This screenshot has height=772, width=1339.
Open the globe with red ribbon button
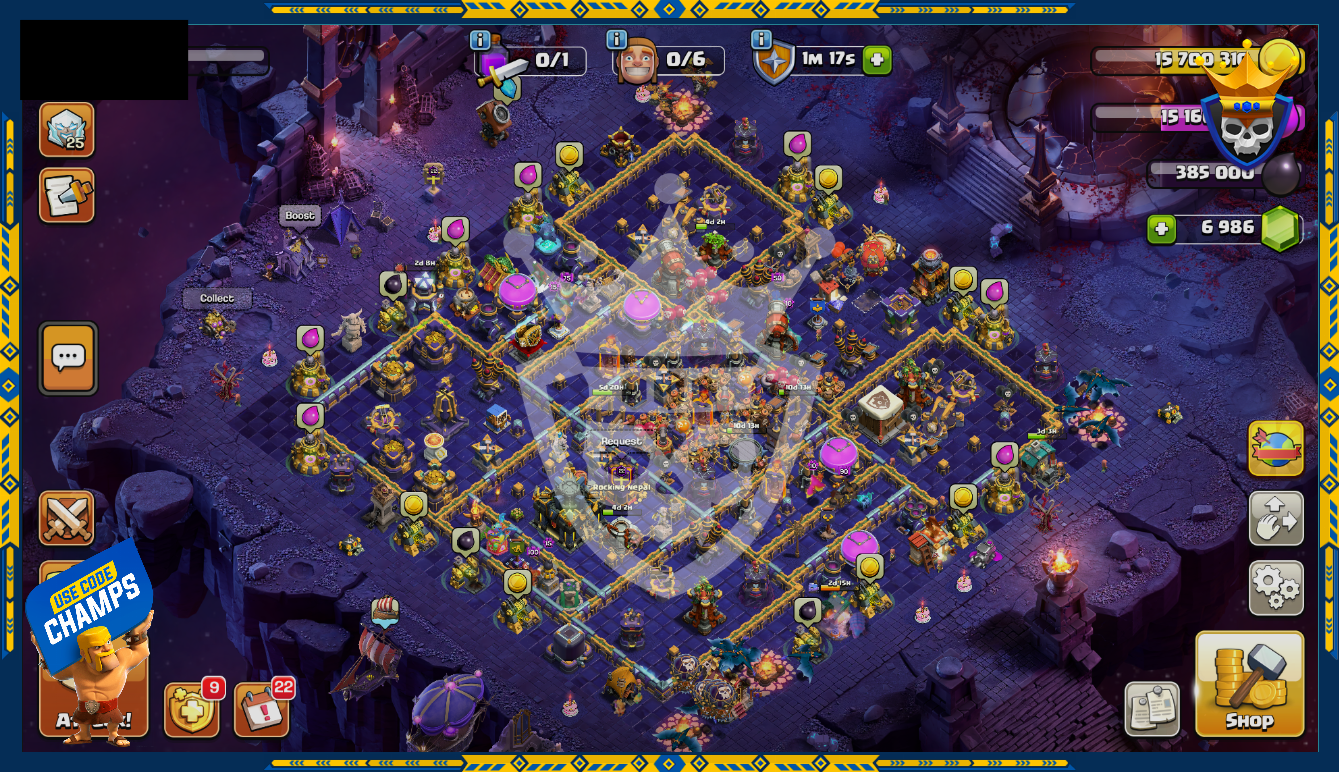1276,448
